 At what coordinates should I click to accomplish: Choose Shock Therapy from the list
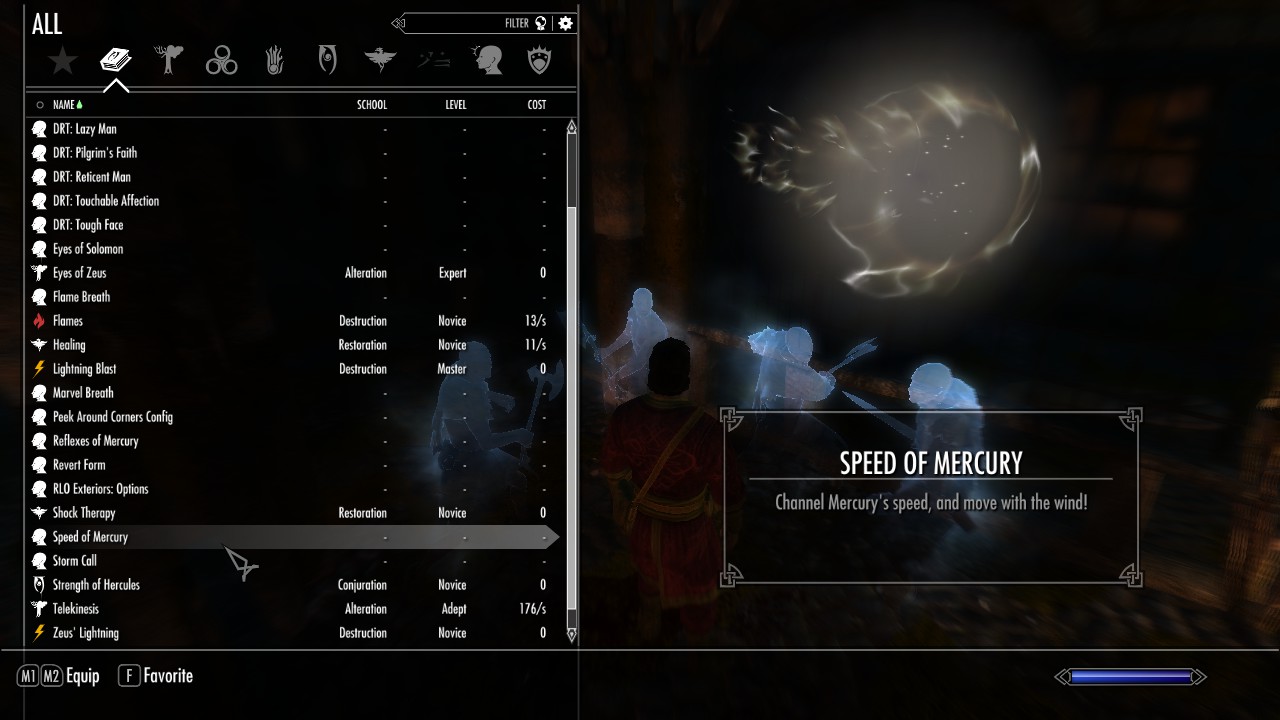click(84, 513)
